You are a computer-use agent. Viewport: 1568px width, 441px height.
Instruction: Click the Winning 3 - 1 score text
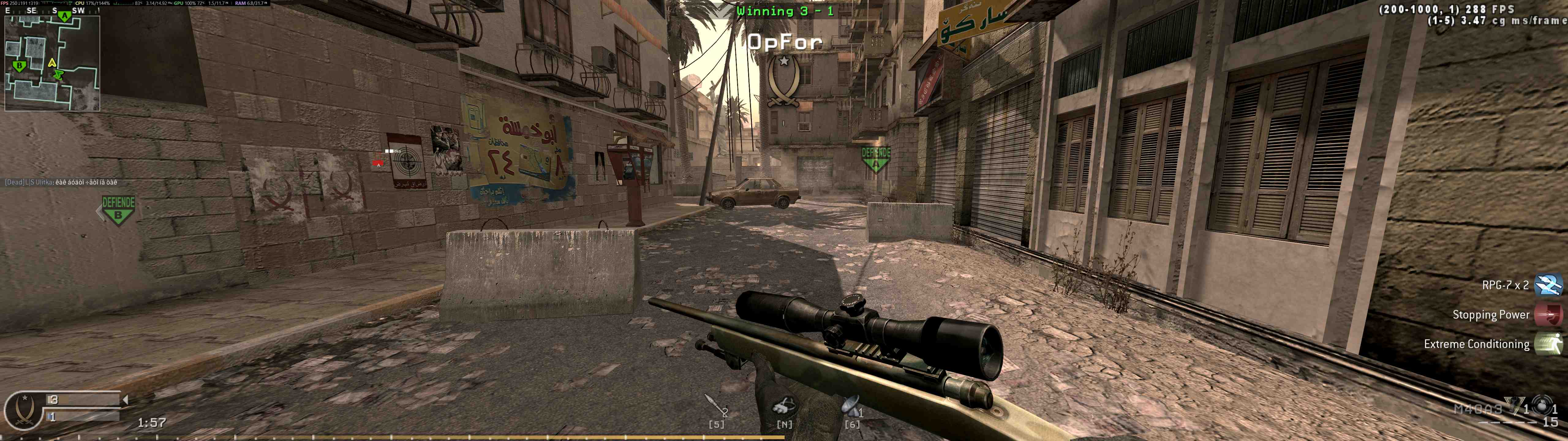click(x=785, y=10)
